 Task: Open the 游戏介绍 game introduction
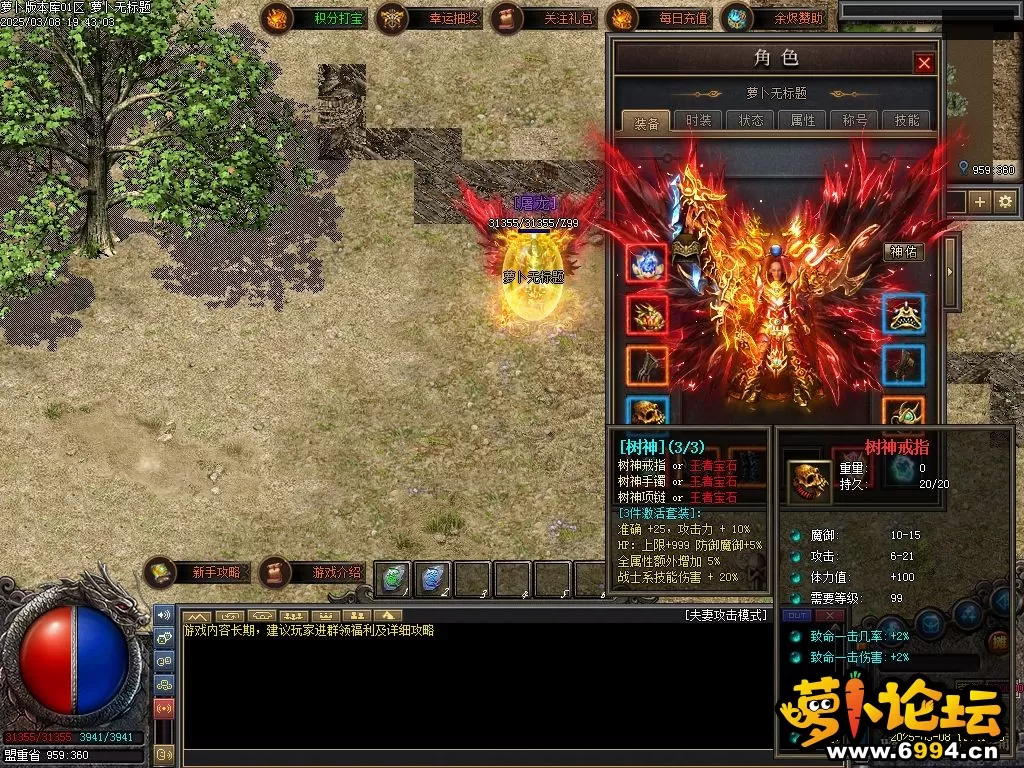point(313,573)
